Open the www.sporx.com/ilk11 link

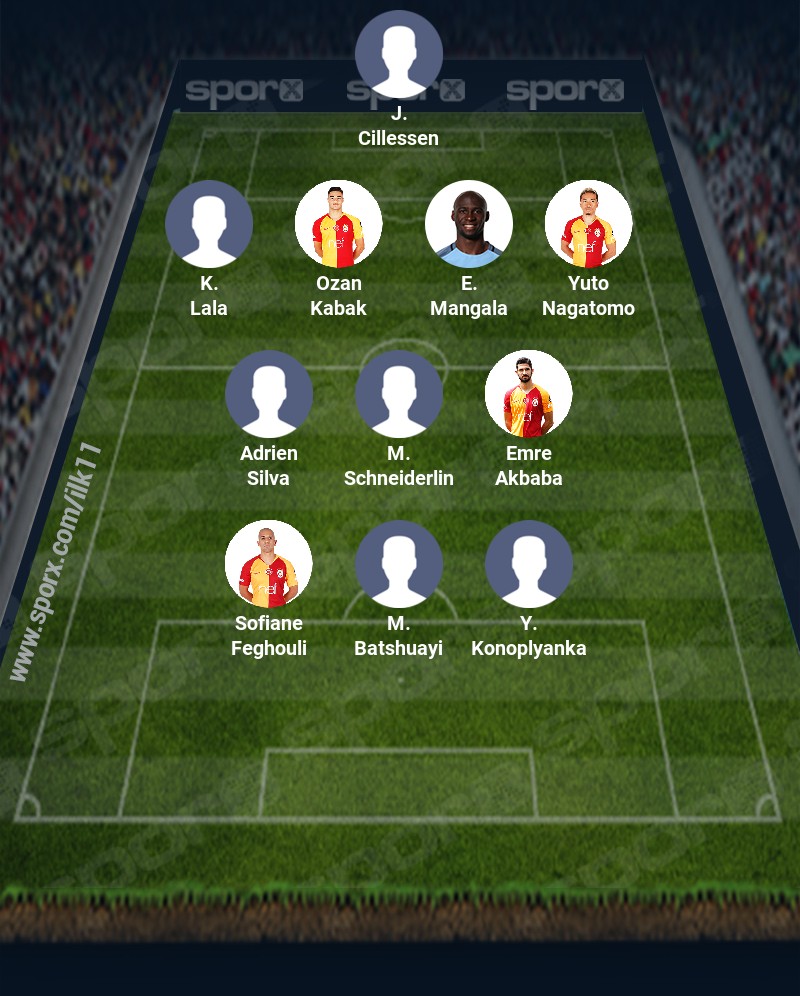pyautogui.click(x=56, y=562)
